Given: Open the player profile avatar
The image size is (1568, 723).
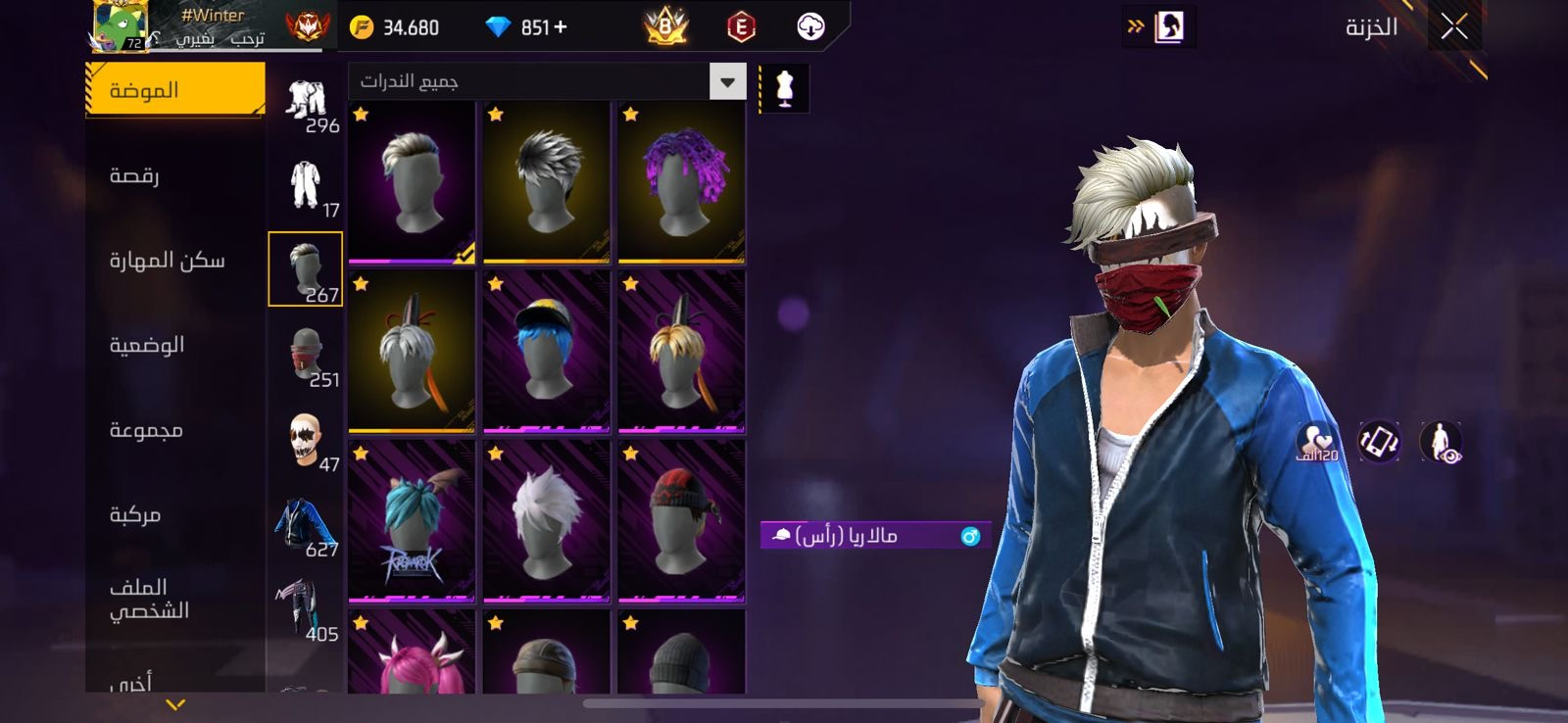Looking at the screenshot, I should point(121,25).
